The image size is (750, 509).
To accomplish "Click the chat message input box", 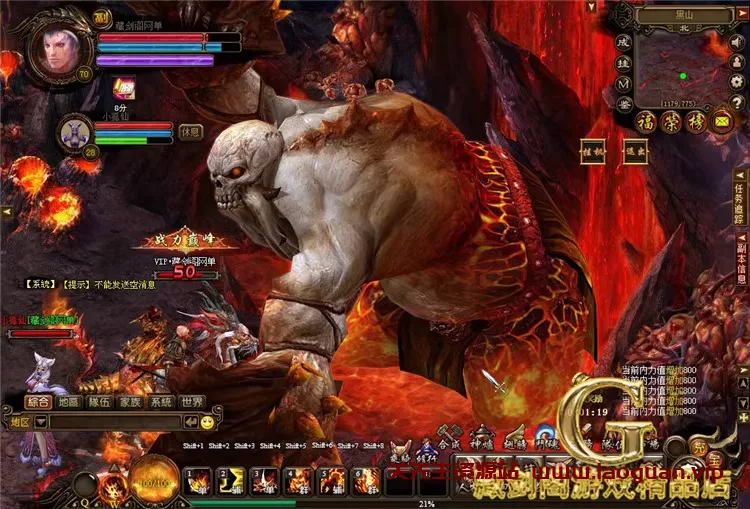I will [x=118, y=423].
